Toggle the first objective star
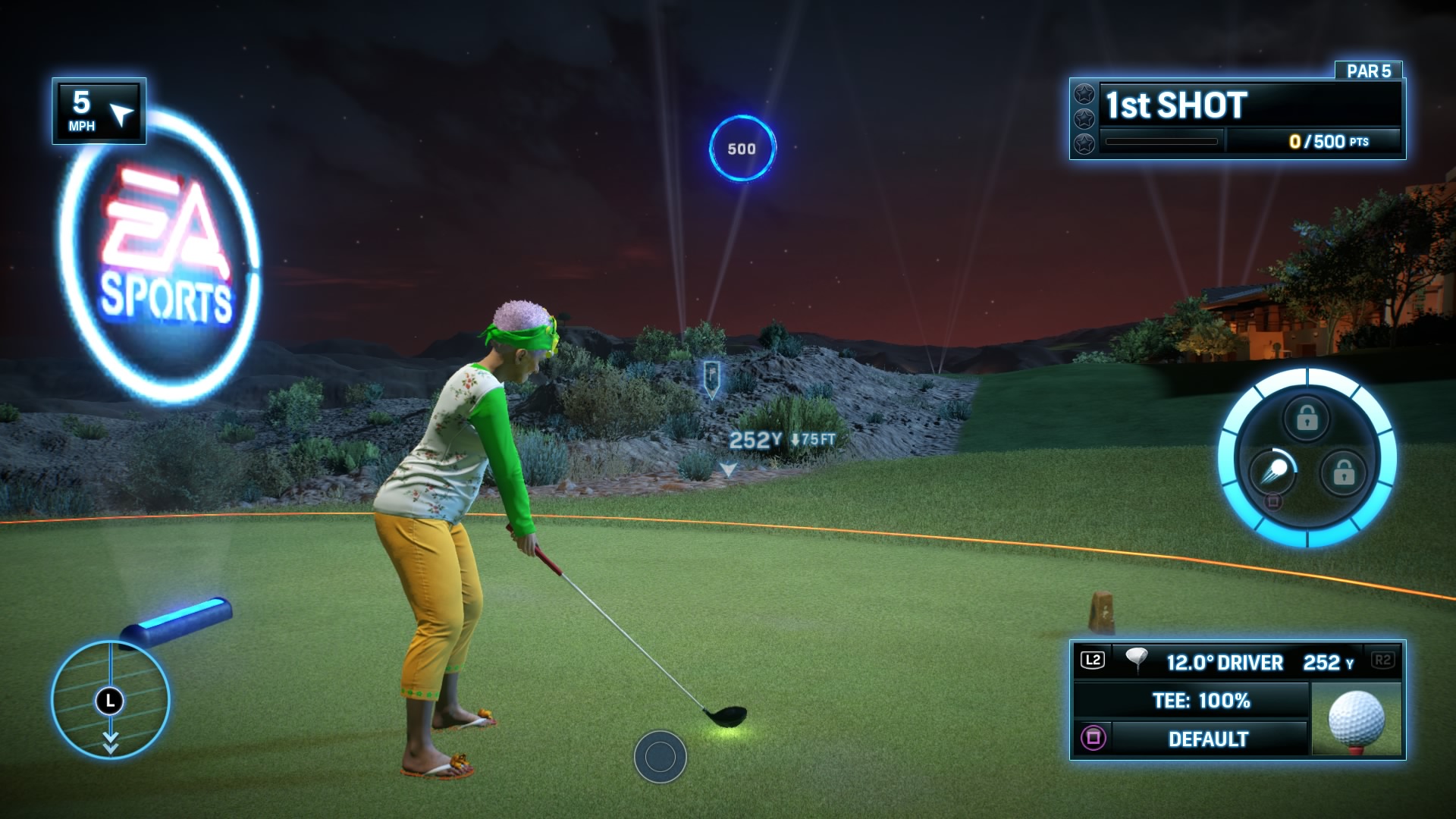 1084,94
